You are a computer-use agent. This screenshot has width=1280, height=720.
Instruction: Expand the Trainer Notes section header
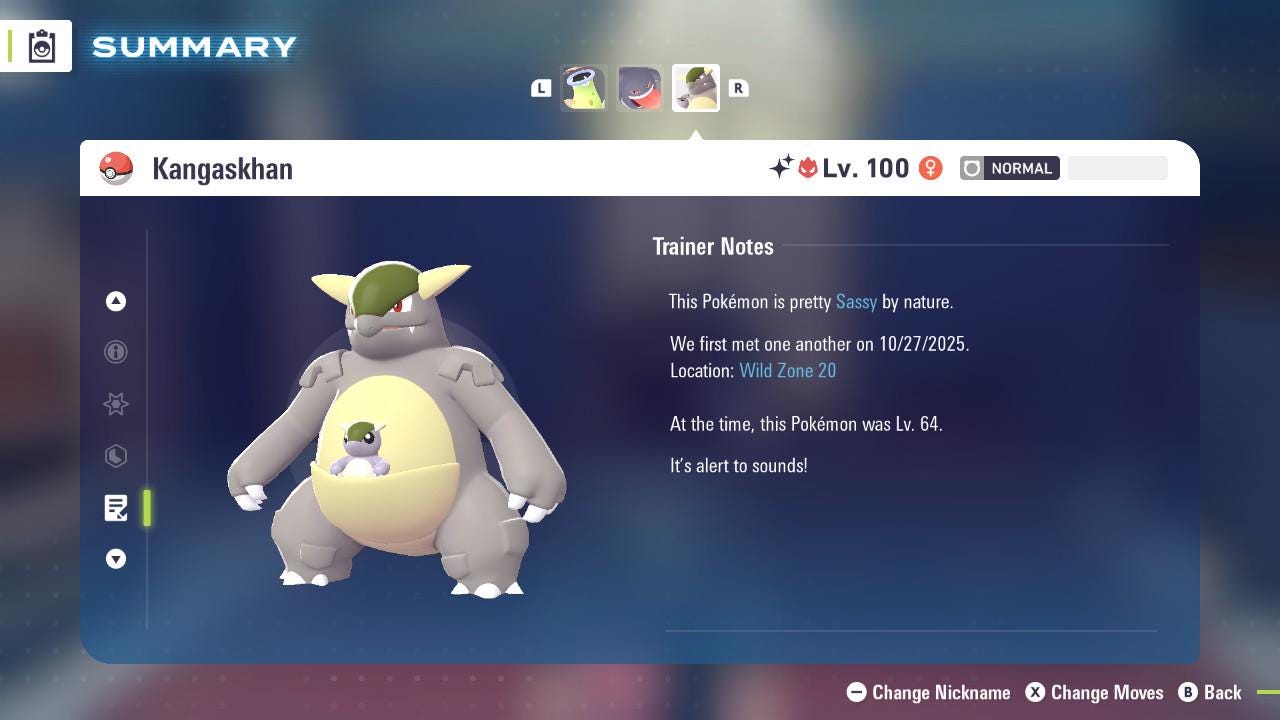click(713, 246)
